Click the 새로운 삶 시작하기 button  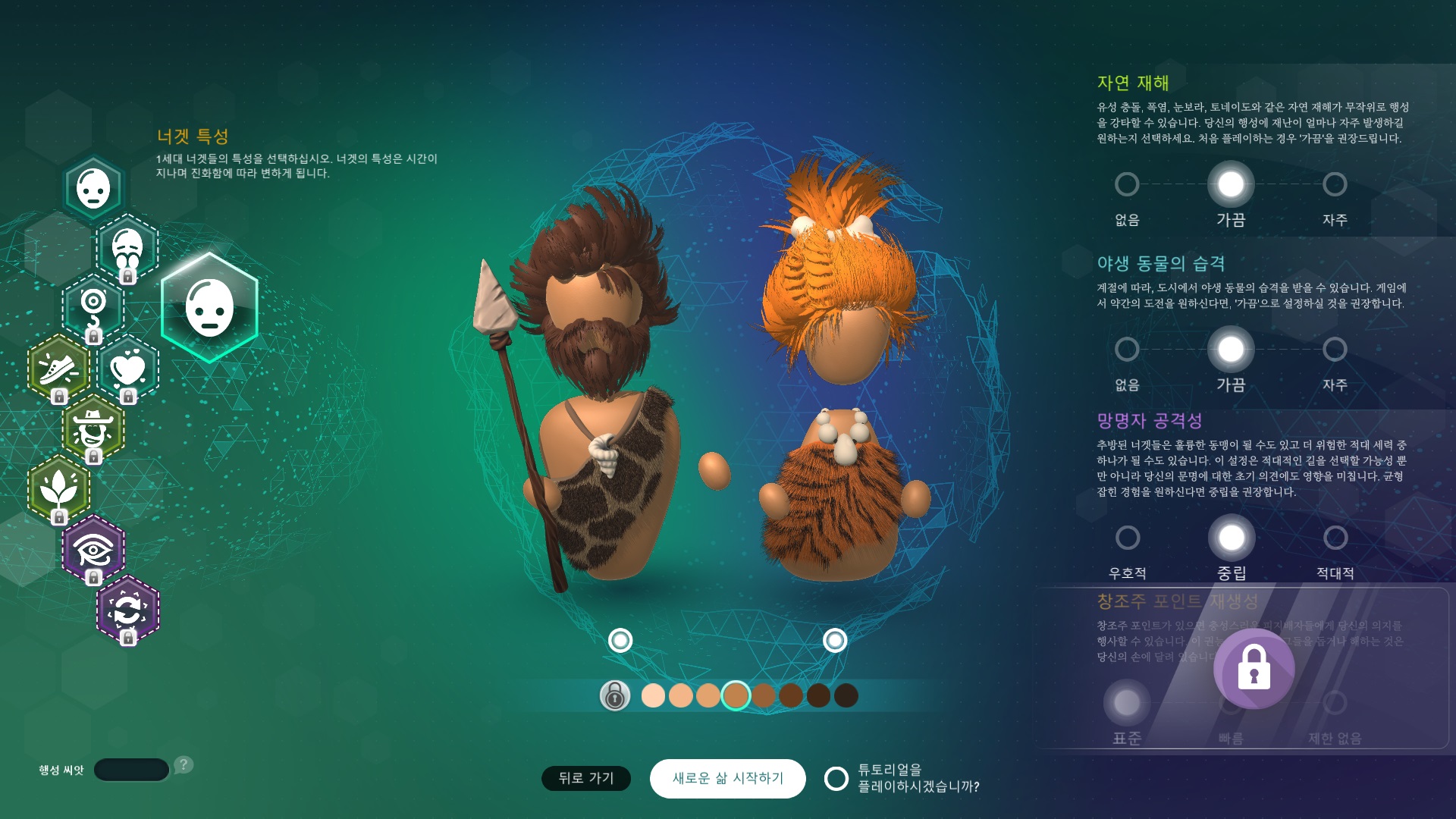(727, 778)
